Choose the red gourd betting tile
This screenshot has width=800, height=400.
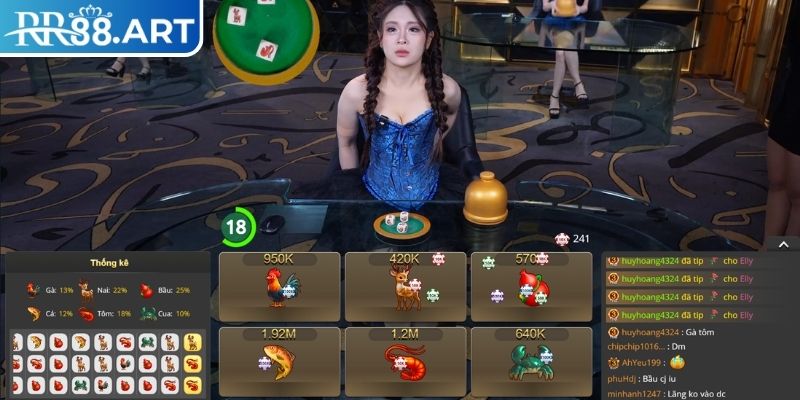pyautogui.click(x=530, y=285)
